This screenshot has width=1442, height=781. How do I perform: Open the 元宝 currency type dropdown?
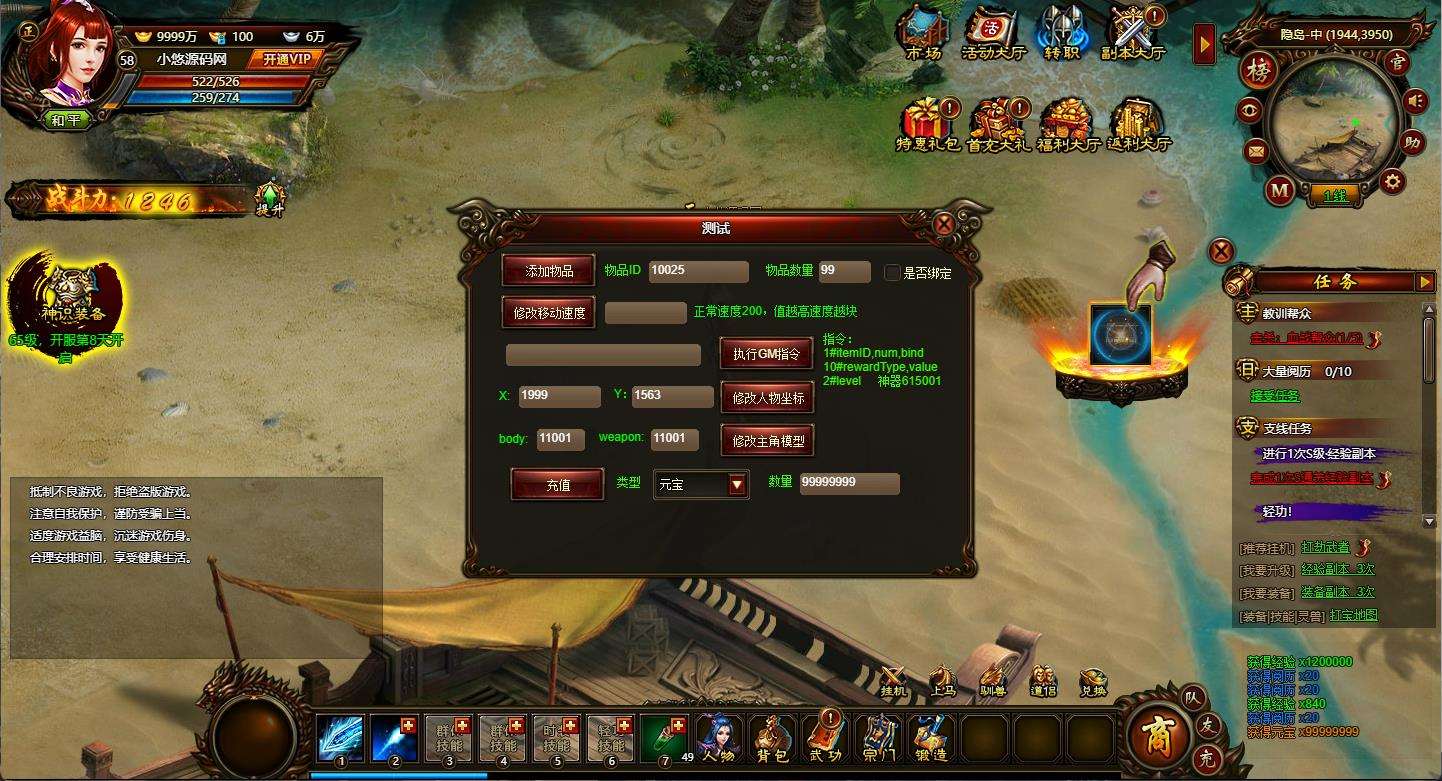tap(737, 485)
